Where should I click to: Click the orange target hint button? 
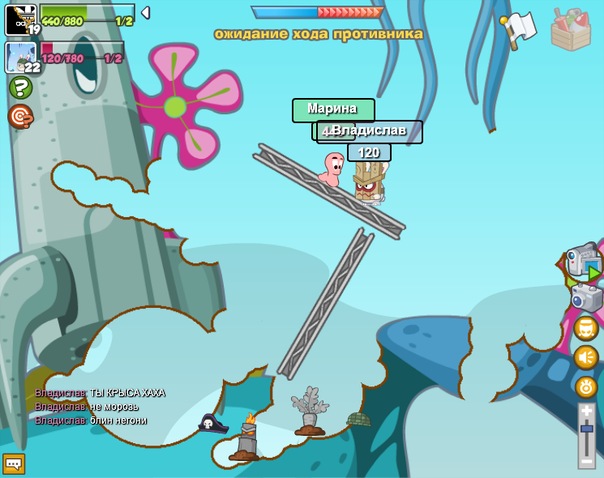(20, 117)
